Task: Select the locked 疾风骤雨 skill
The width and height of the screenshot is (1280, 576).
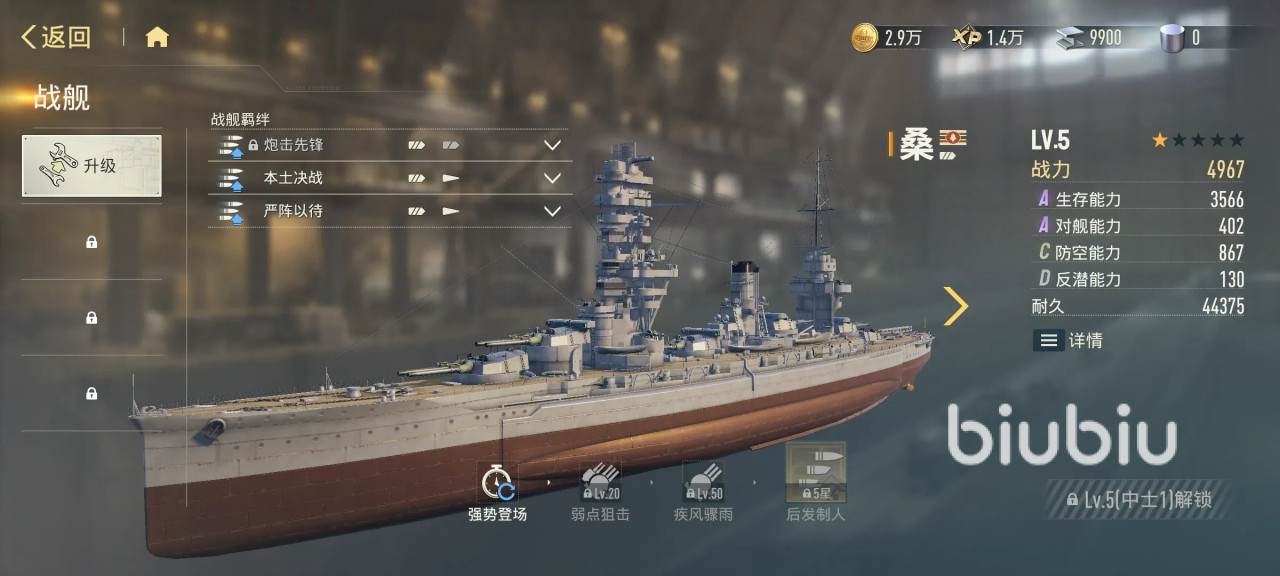Action: (x=702, y=484)
